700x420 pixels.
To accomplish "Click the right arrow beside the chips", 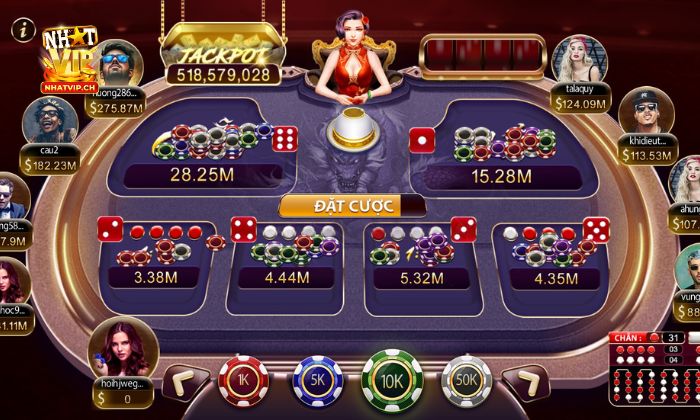I will pyautogui.click(x=523, y=383).
